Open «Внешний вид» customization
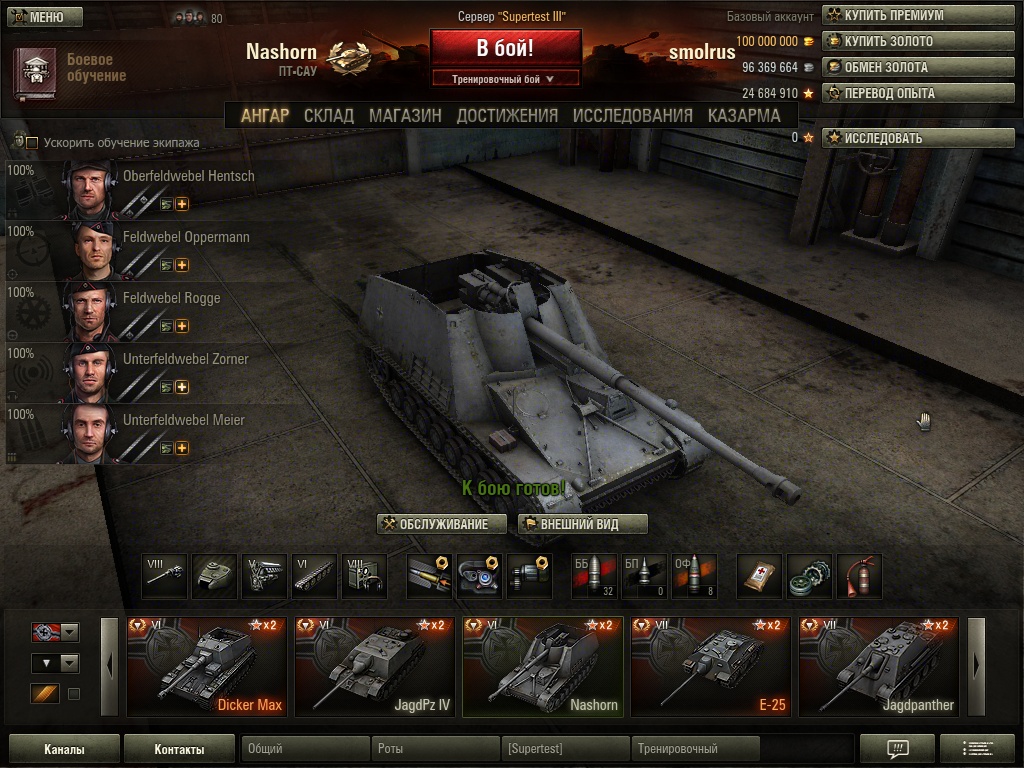1024x768 pixels. [583, 524]
